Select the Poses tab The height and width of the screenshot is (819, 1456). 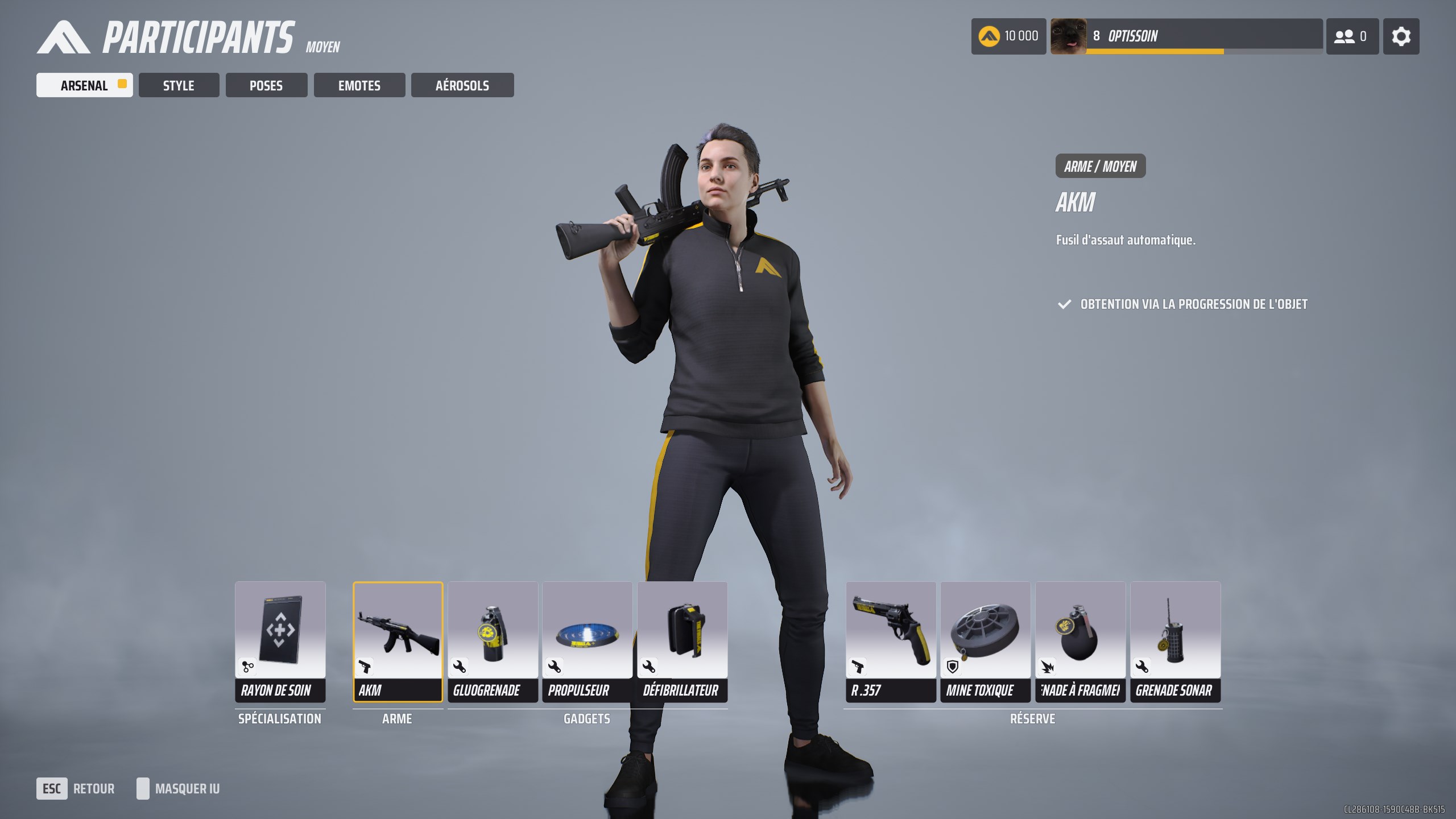tap(266, 85)
